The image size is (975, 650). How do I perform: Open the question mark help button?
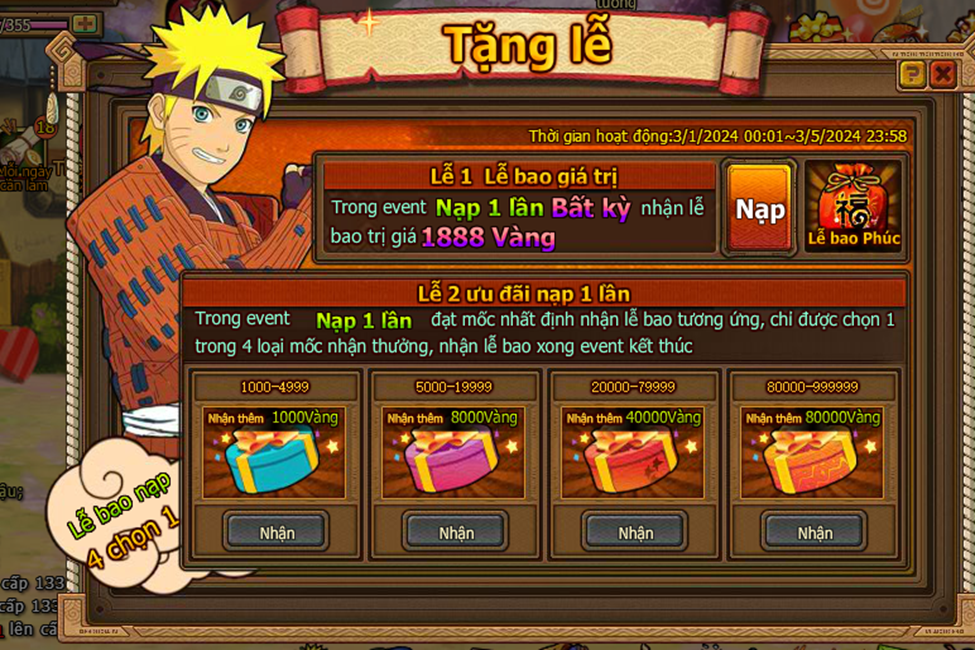point(911,74)
